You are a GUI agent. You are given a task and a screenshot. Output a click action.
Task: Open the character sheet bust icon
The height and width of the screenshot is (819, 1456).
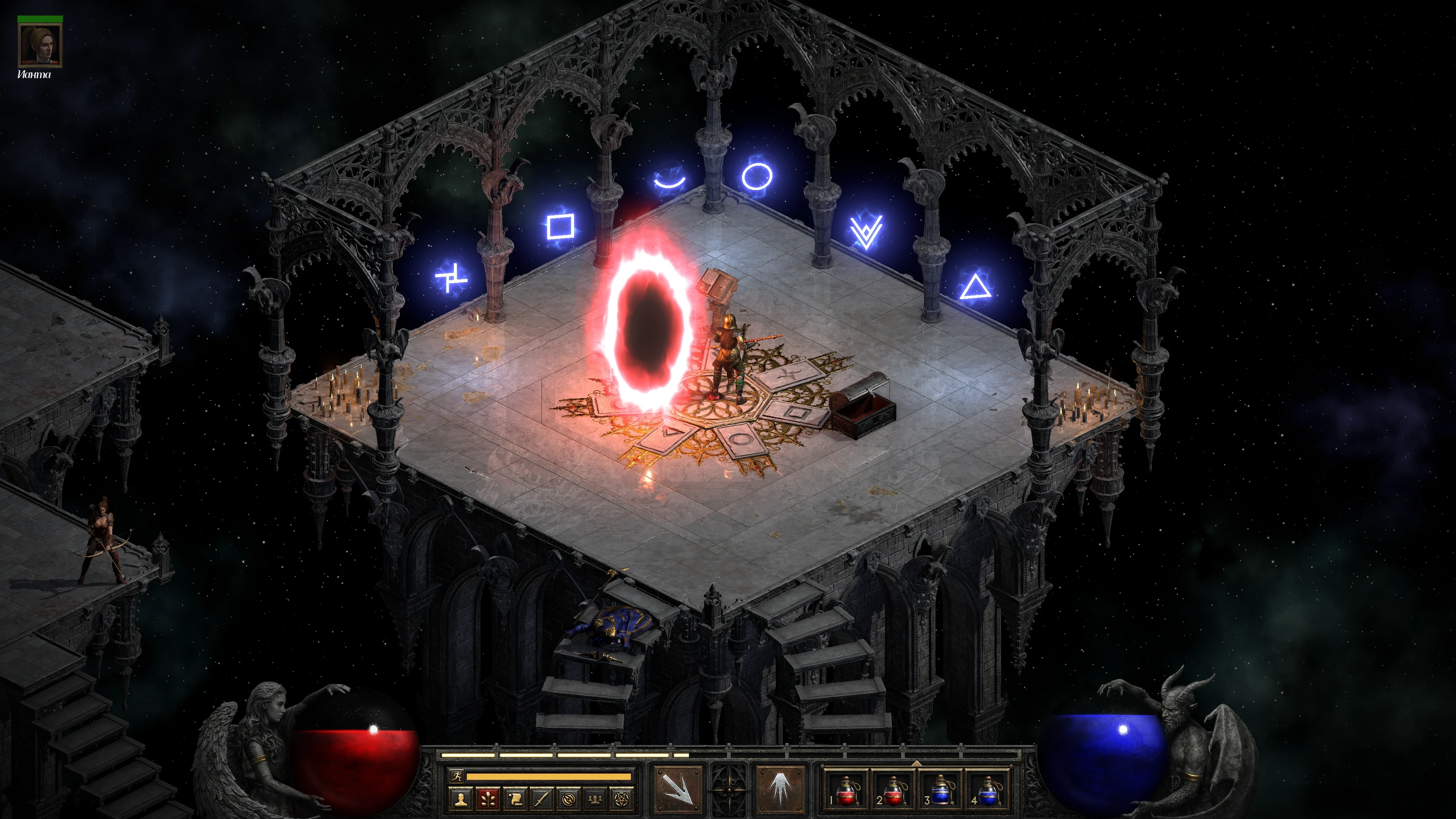461,799
